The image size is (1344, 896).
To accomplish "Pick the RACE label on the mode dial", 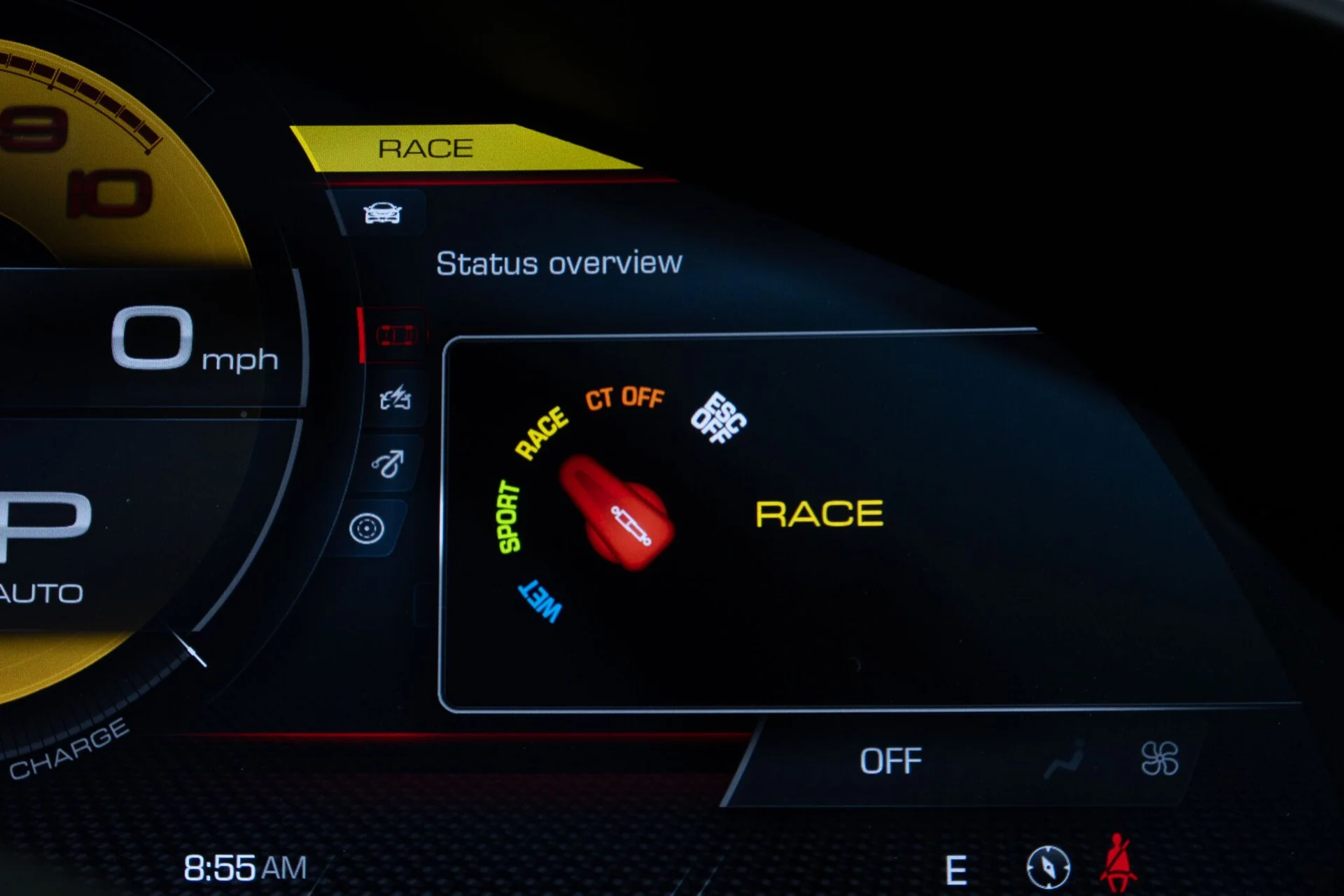I will coord(541,433).
